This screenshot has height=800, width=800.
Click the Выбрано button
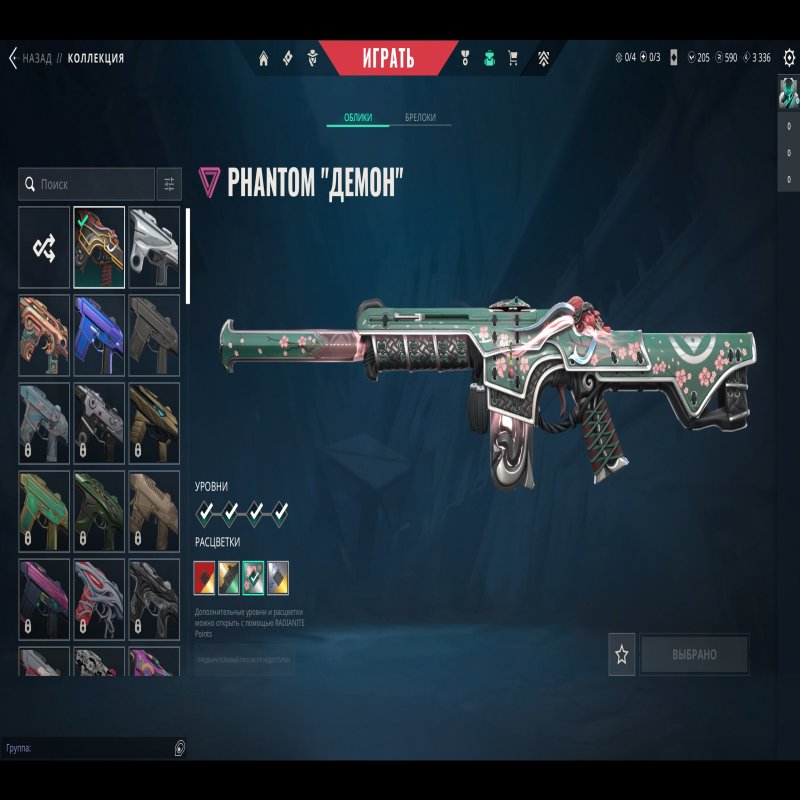coord(694,655)
